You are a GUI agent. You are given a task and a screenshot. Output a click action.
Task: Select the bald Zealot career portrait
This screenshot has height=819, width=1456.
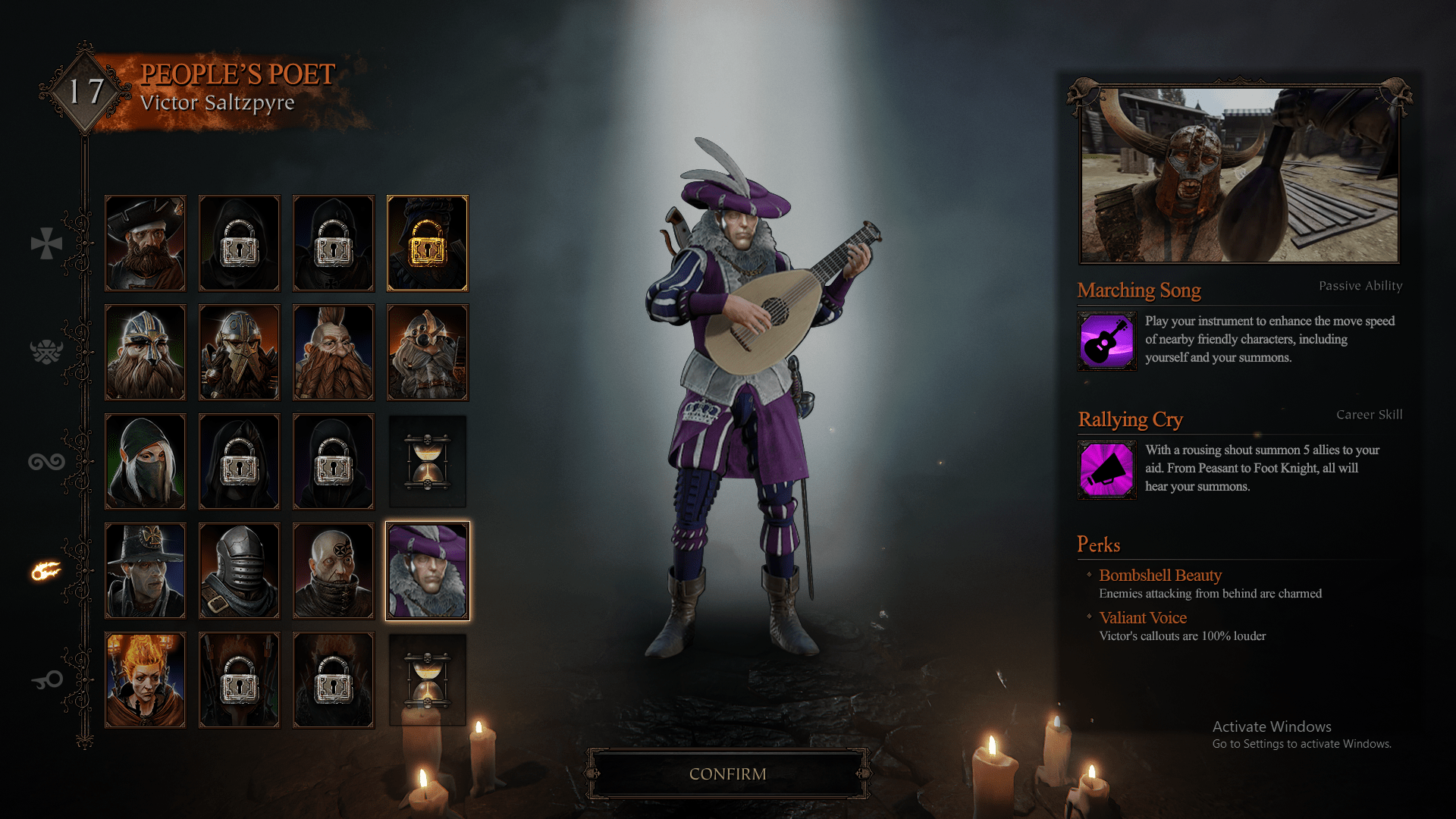coord(333,571)
